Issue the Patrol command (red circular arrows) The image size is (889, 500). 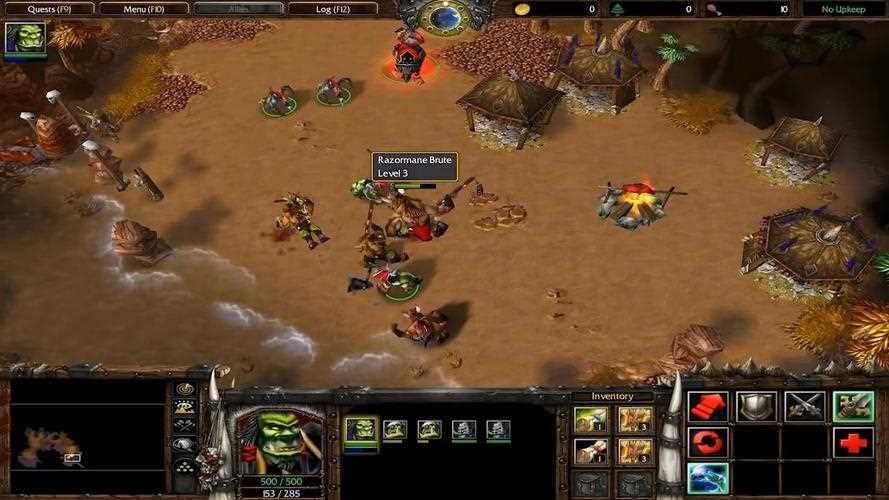click(707, 442)
